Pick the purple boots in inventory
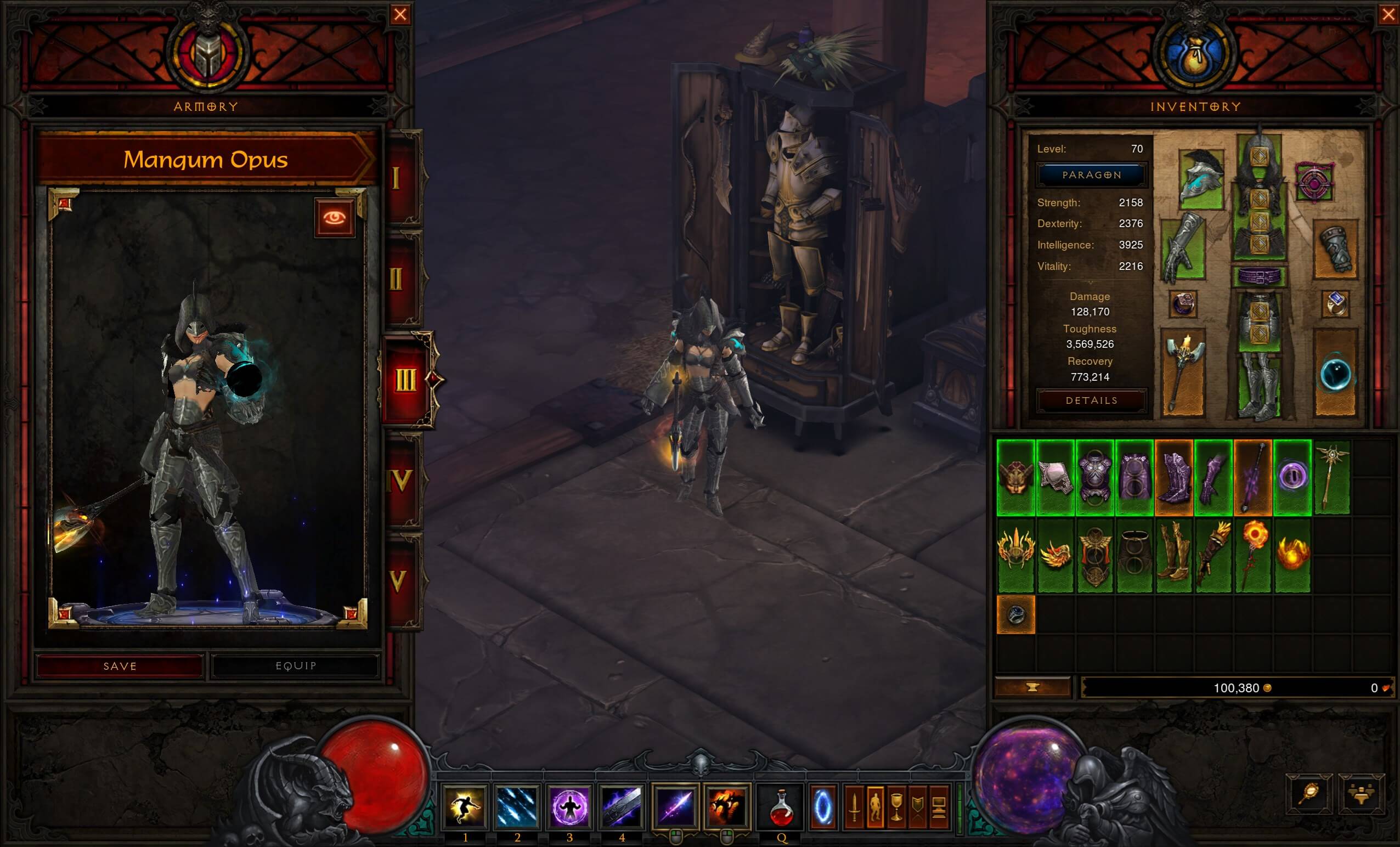 pyautogui.click(x=1174, y=478)
